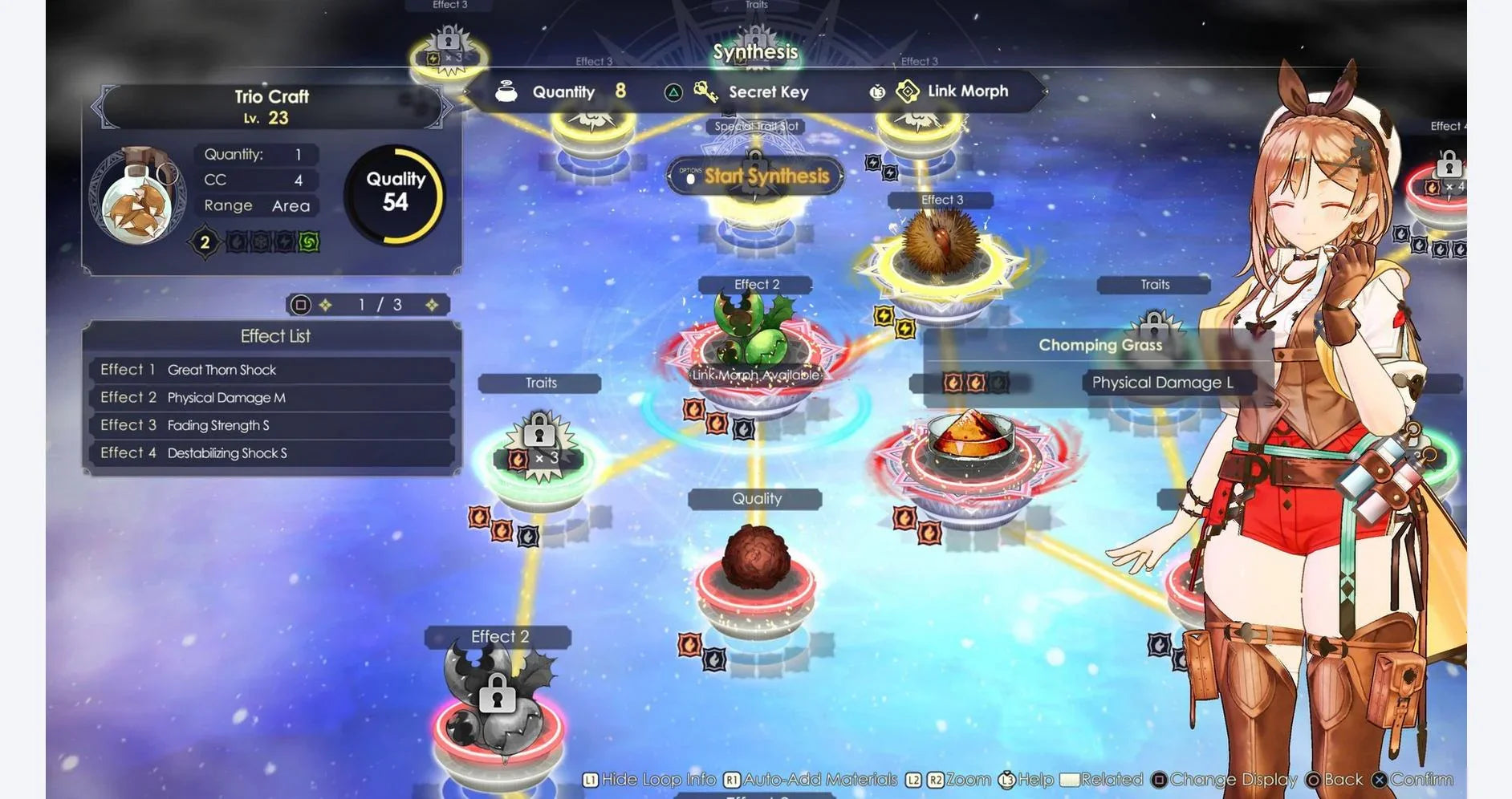Select the Fading Strength S effect row
The image size is (1512, 799).
coord(271,425)
